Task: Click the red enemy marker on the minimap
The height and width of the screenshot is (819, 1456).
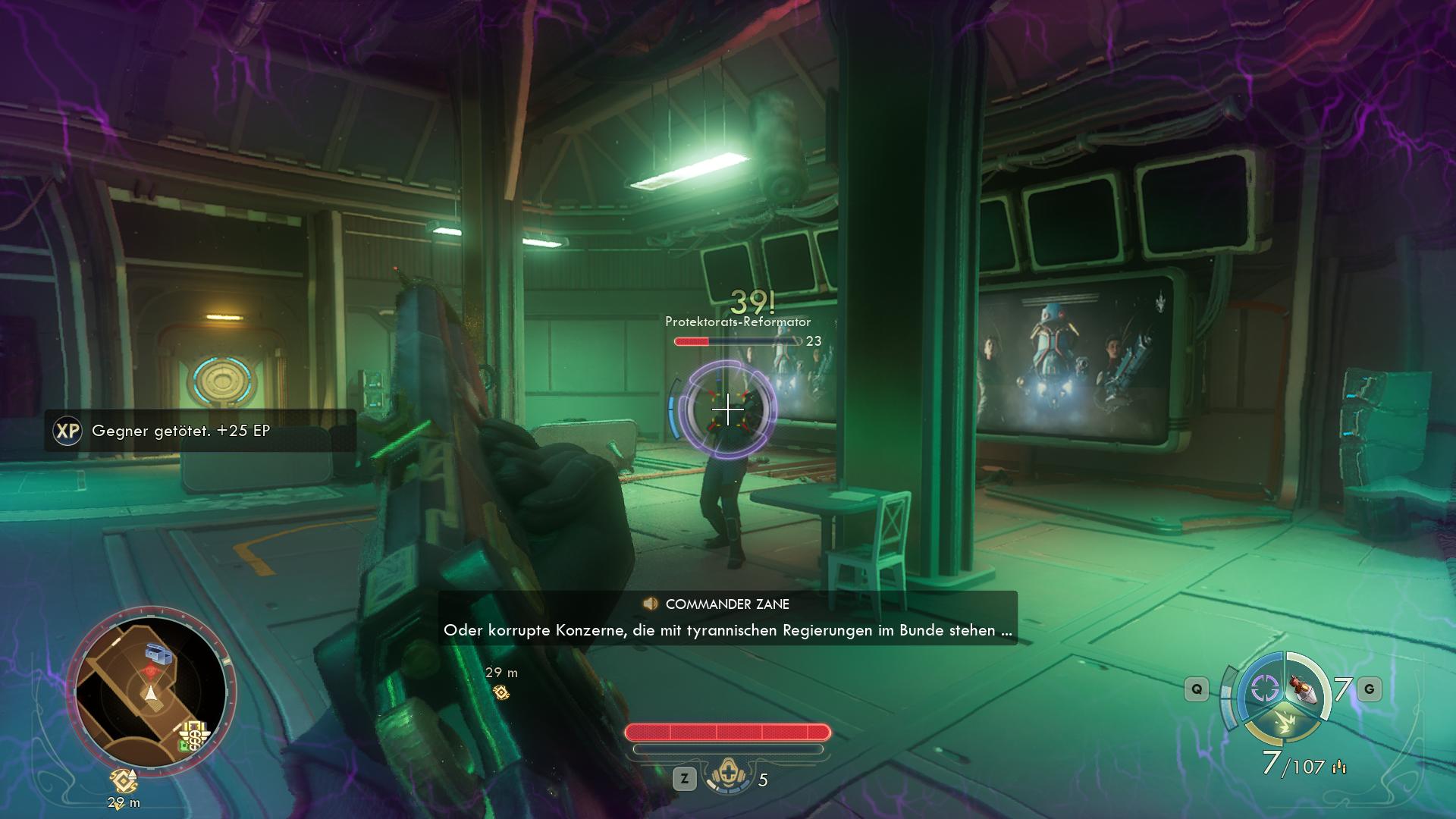Action: (x=152, y=672)
